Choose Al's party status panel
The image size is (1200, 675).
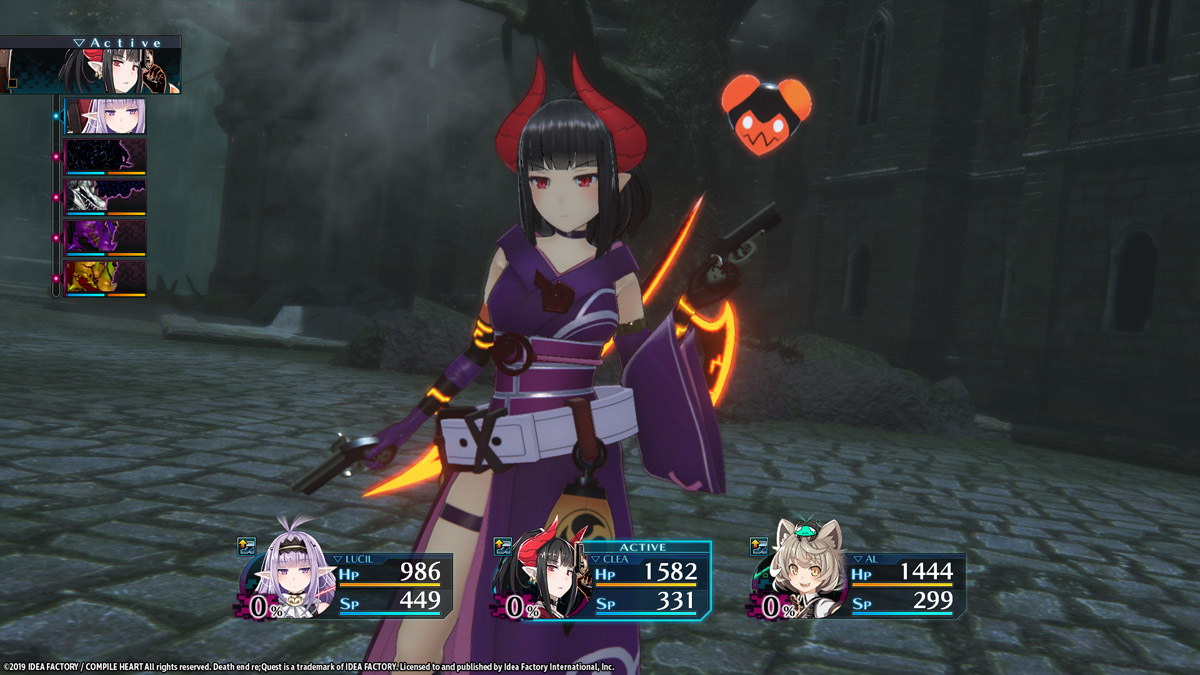tap(858, 585)
